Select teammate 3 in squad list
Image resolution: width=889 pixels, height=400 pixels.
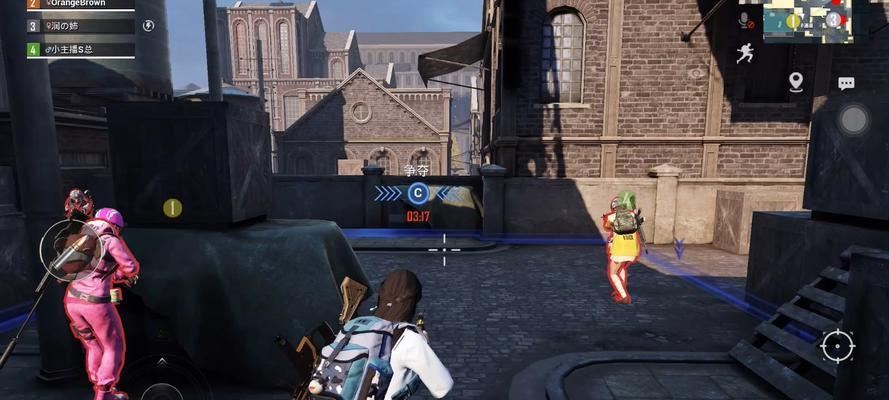point(80,26)
